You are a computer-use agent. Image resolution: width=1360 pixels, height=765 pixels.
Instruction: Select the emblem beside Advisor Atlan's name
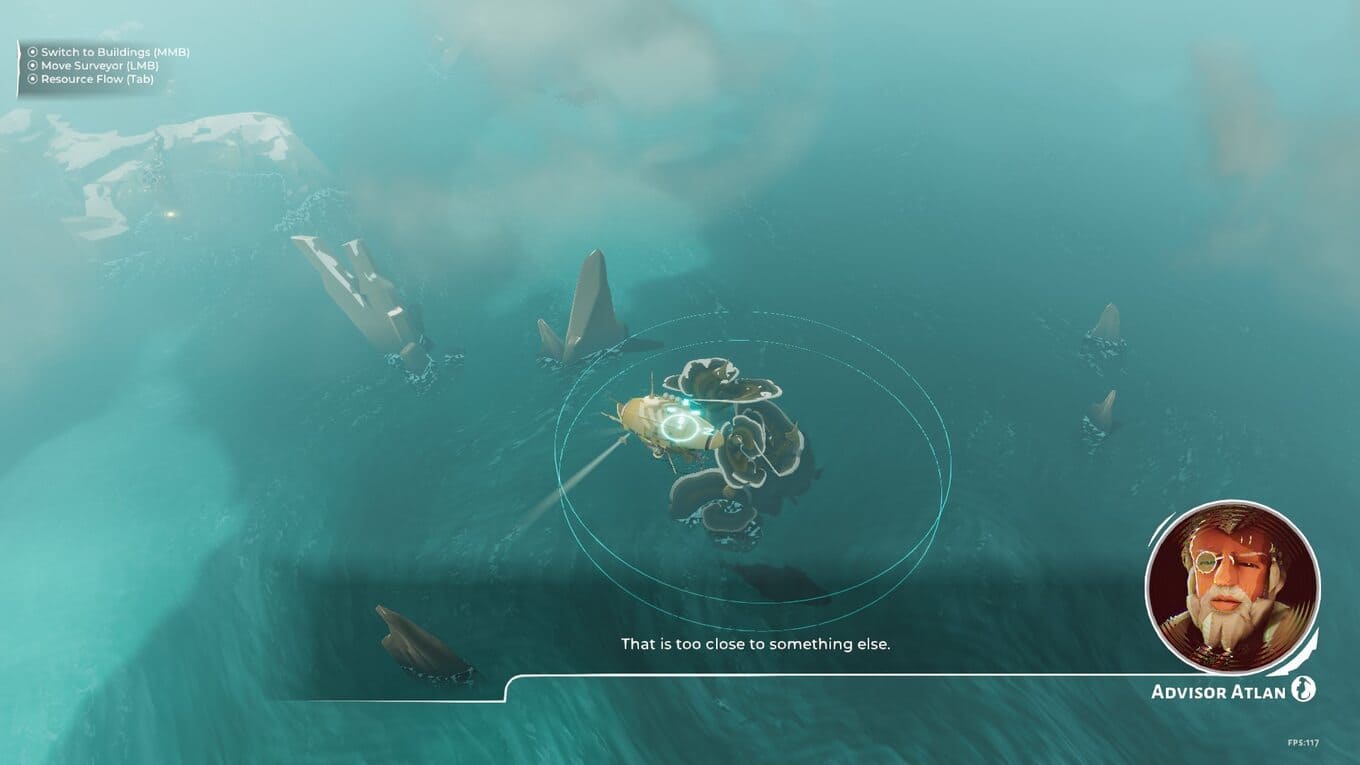(1303, 690)
